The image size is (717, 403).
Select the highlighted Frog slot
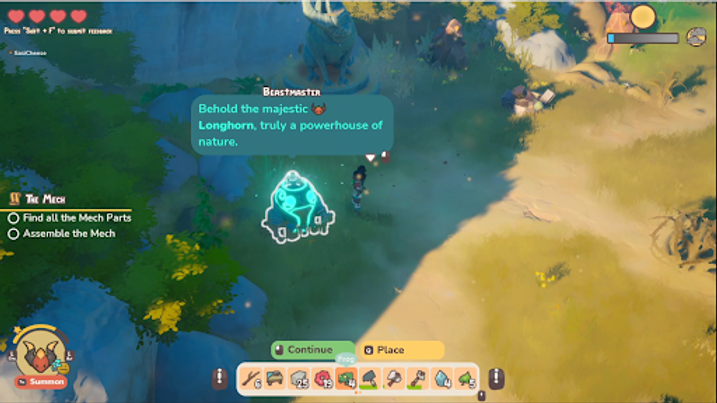(x=346, y=379)
